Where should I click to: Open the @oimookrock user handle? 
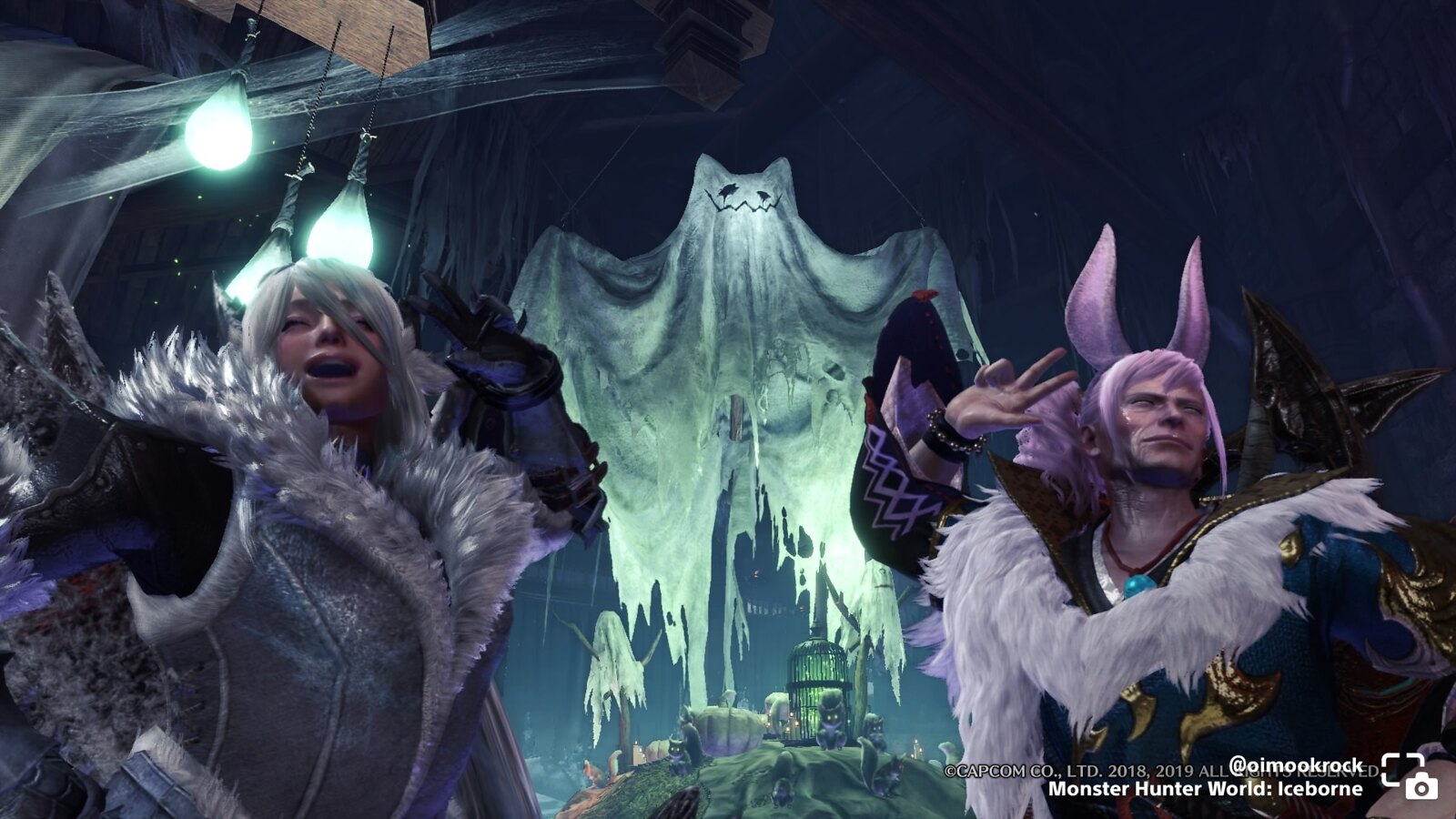pos(1296,764)
